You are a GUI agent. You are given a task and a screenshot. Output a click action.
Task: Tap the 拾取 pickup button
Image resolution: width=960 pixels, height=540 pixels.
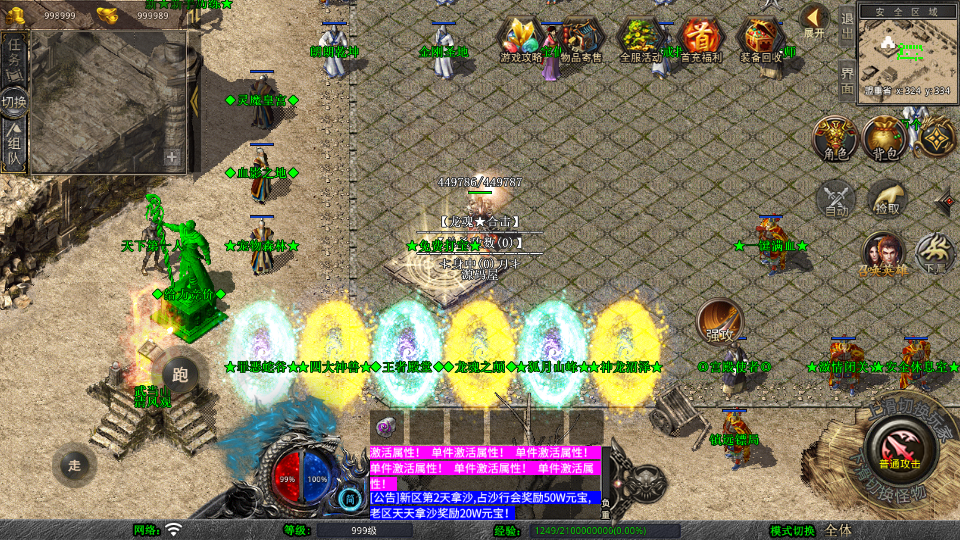pyautogui.click(x=886, y=198)
